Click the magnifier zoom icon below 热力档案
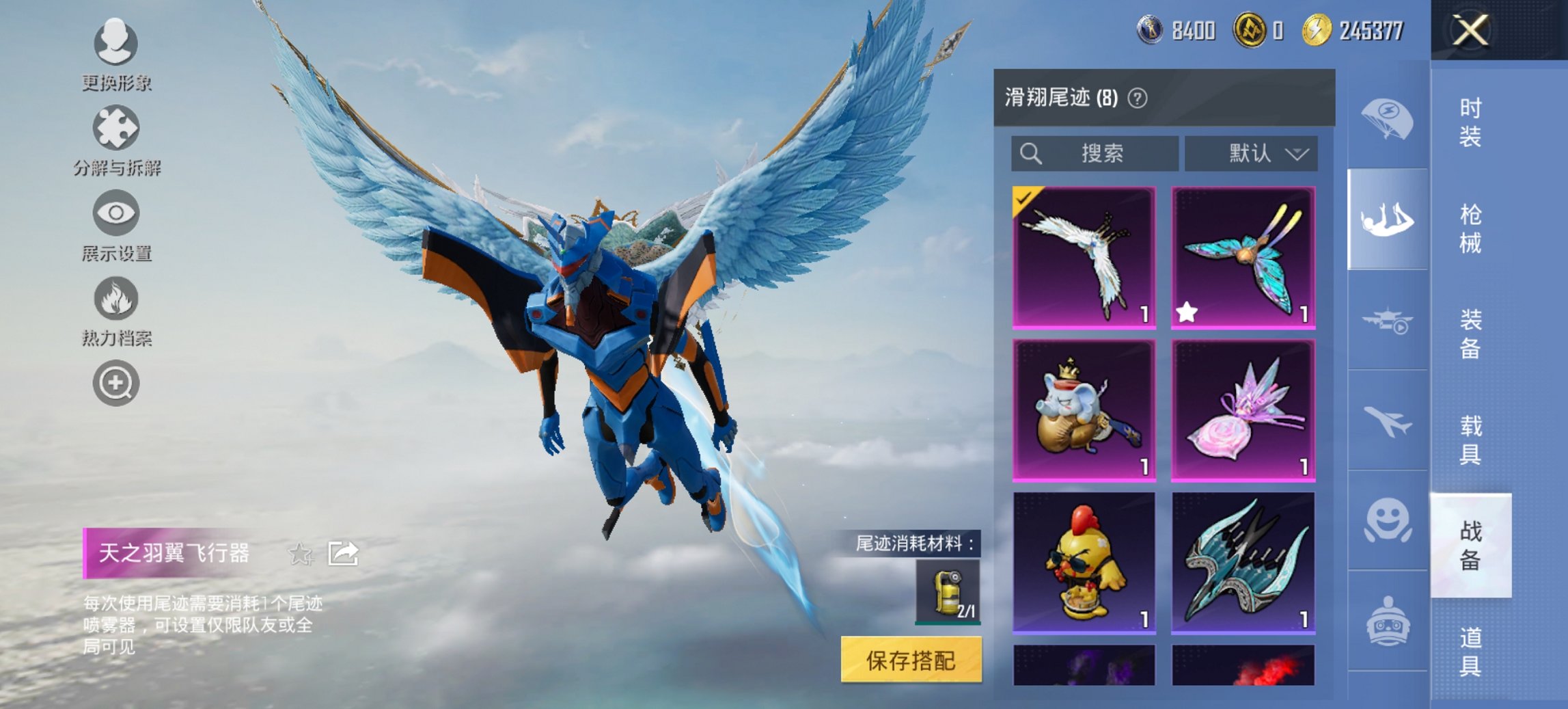 click(116, 384)
